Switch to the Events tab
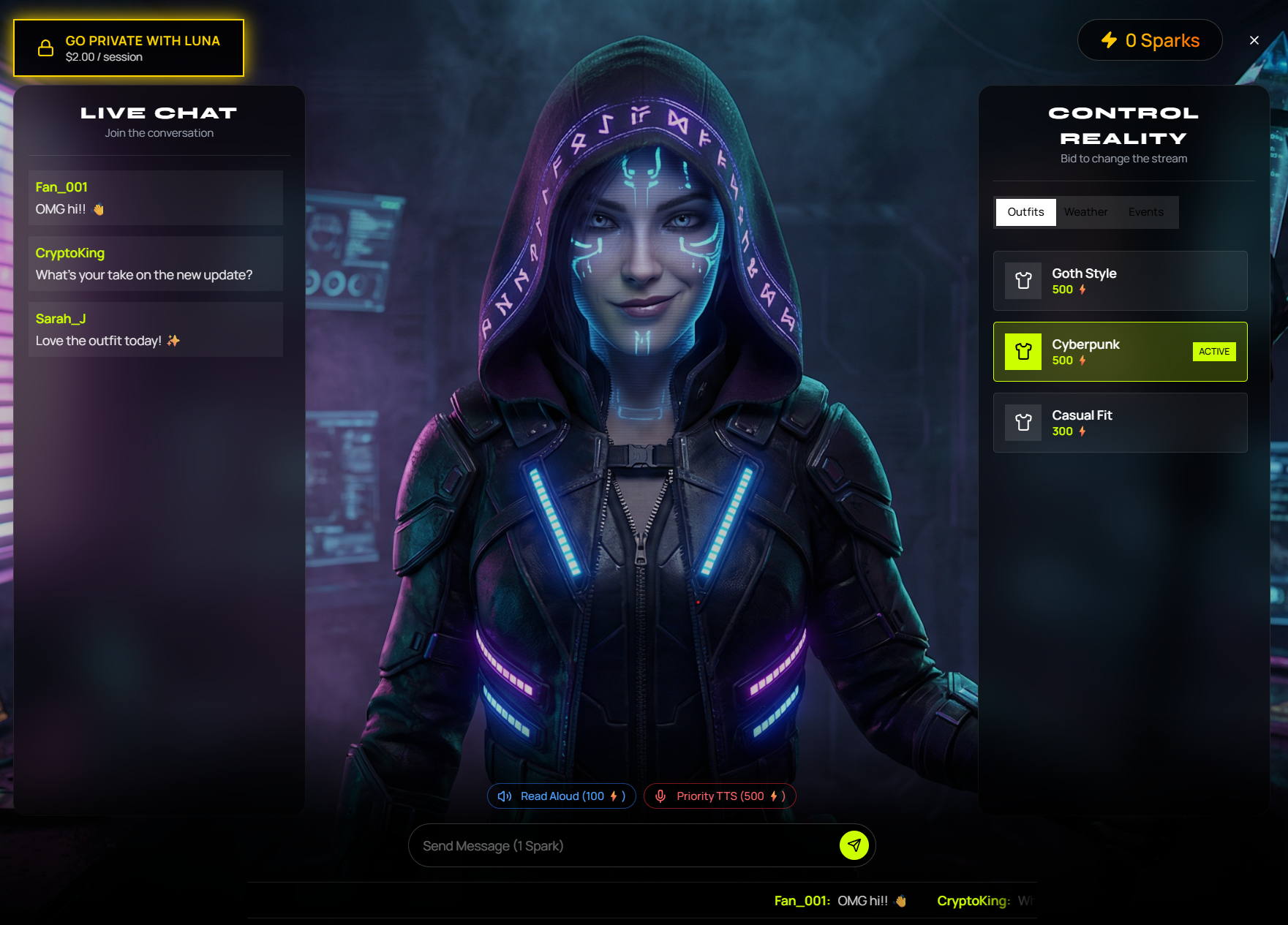This screenshot has height=925, width=1288. [1145, 212]
